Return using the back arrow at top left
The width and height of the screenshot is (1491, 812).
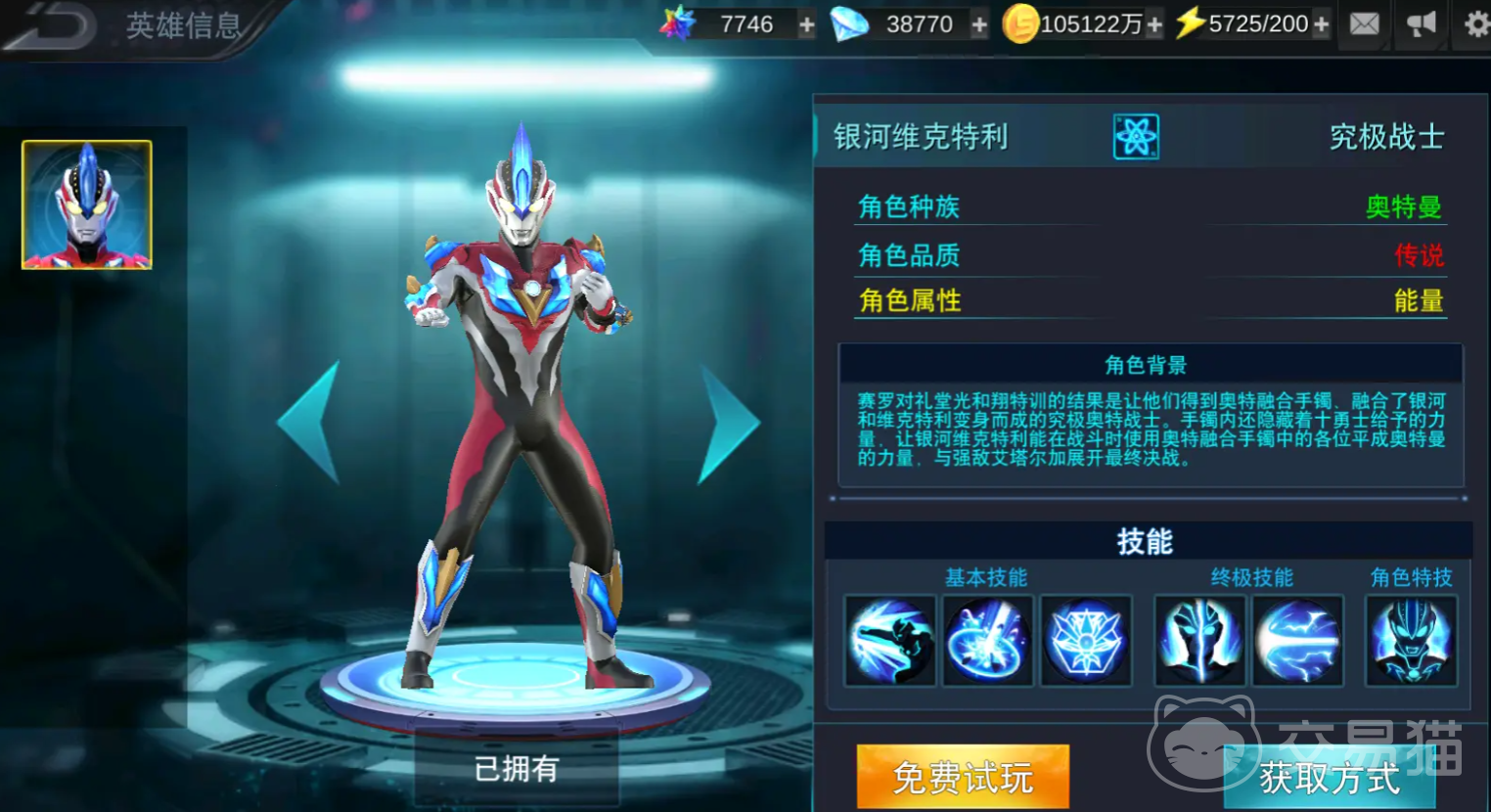pos(54,24)
